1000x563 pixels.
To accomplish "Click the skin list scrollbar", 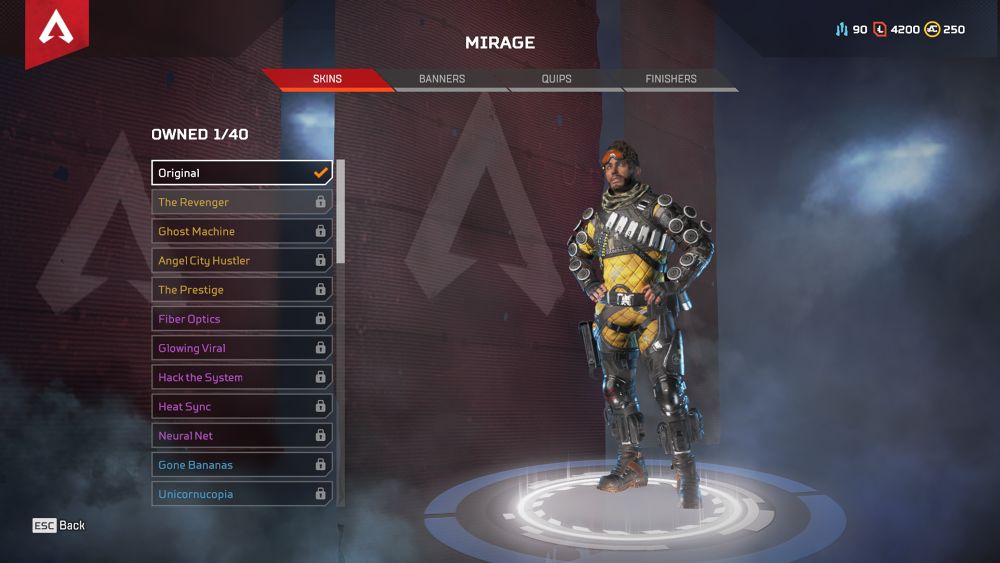I will coord(340,210).
